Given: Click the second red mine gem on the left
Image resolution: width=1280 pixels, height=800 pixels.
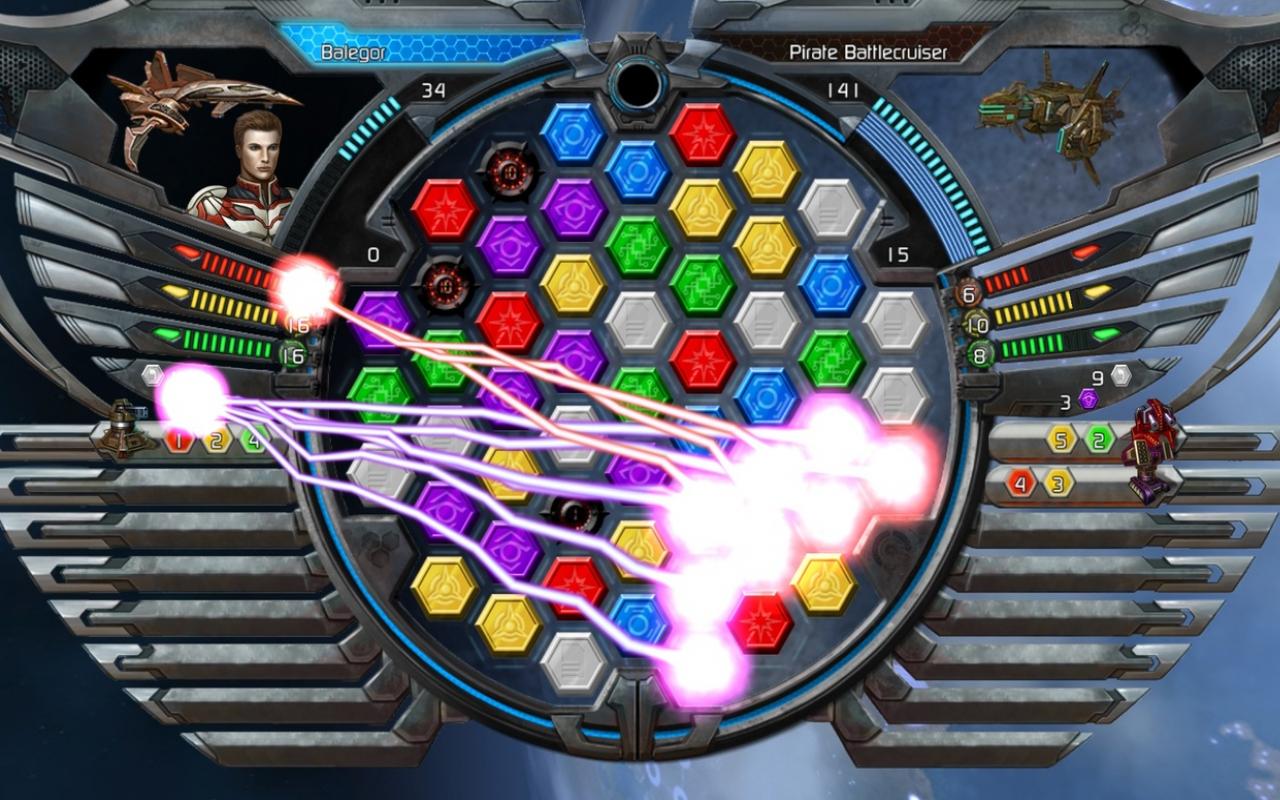Looking at the screenshot, I should pos(443,285).
